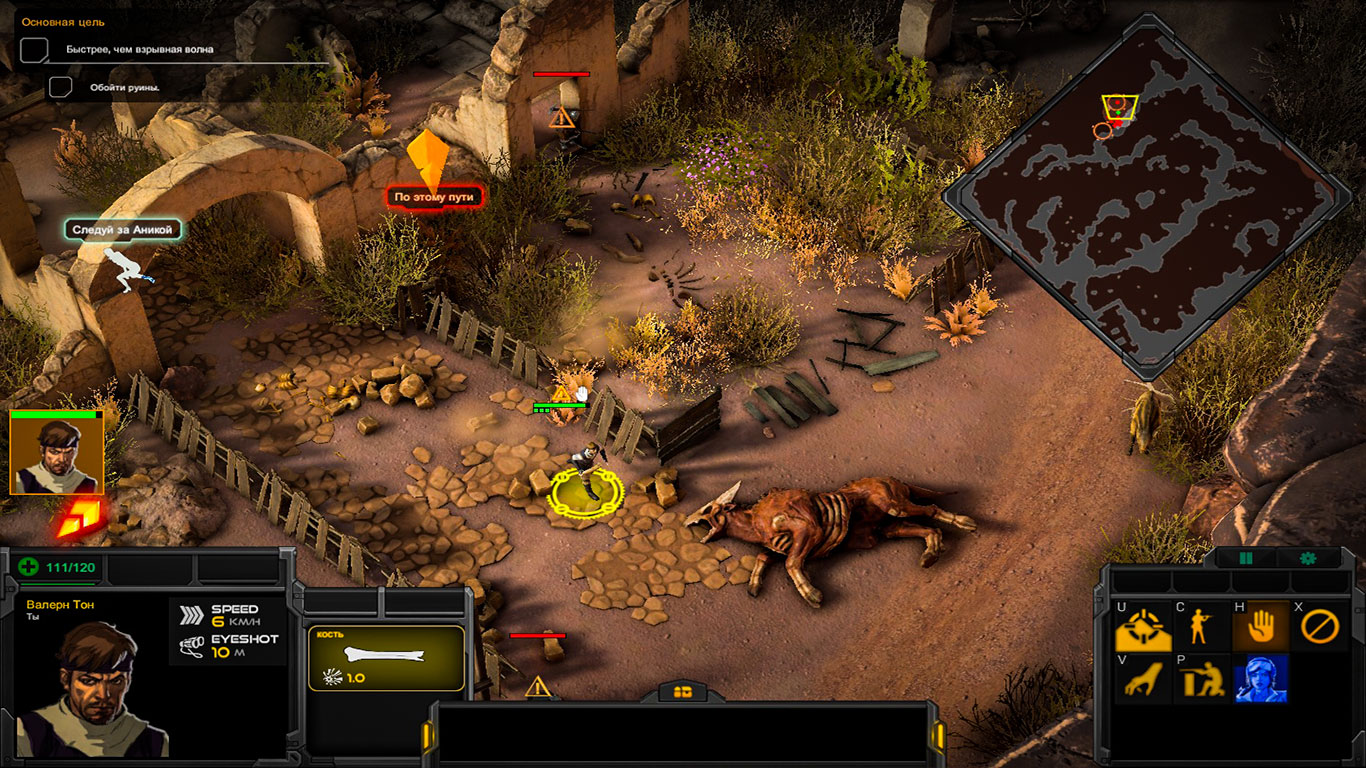
Task: Click the minimap
Action: (1147, 196)
